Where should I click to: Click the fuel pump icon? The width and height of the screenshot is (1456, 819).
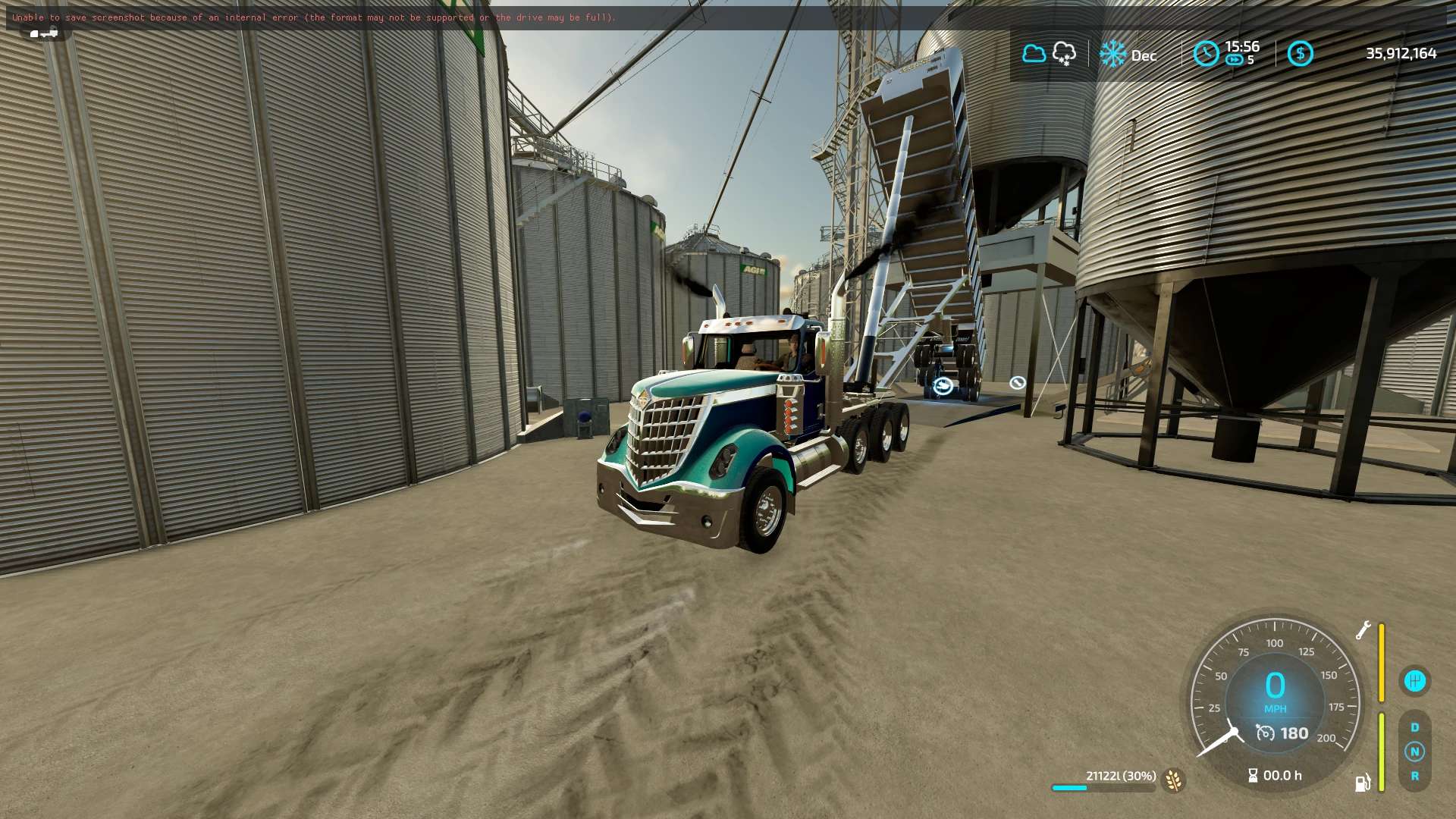(x=1362, y=783)
